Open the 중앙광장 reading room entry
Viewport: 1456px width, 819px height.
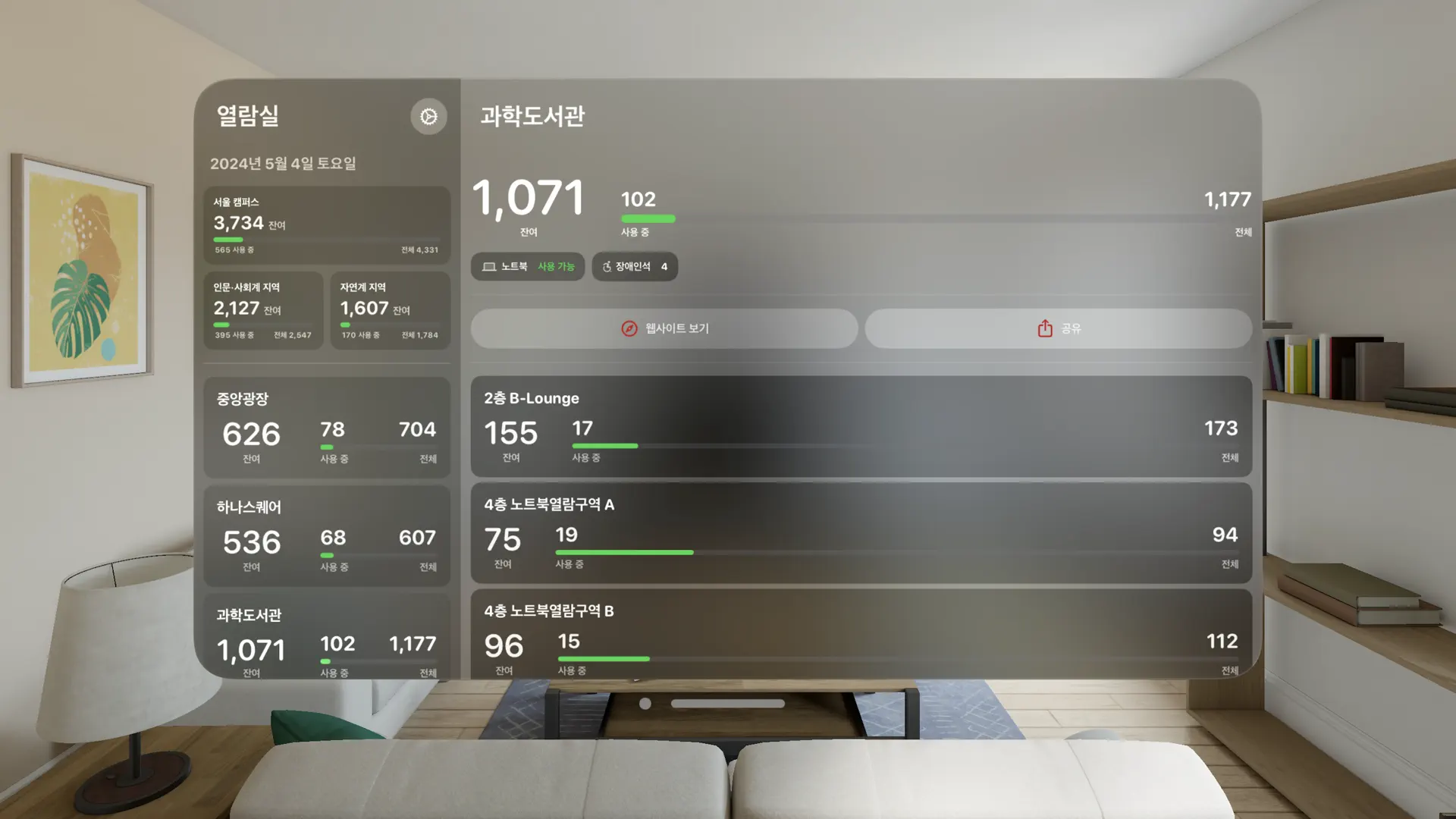tap(326, 427)
